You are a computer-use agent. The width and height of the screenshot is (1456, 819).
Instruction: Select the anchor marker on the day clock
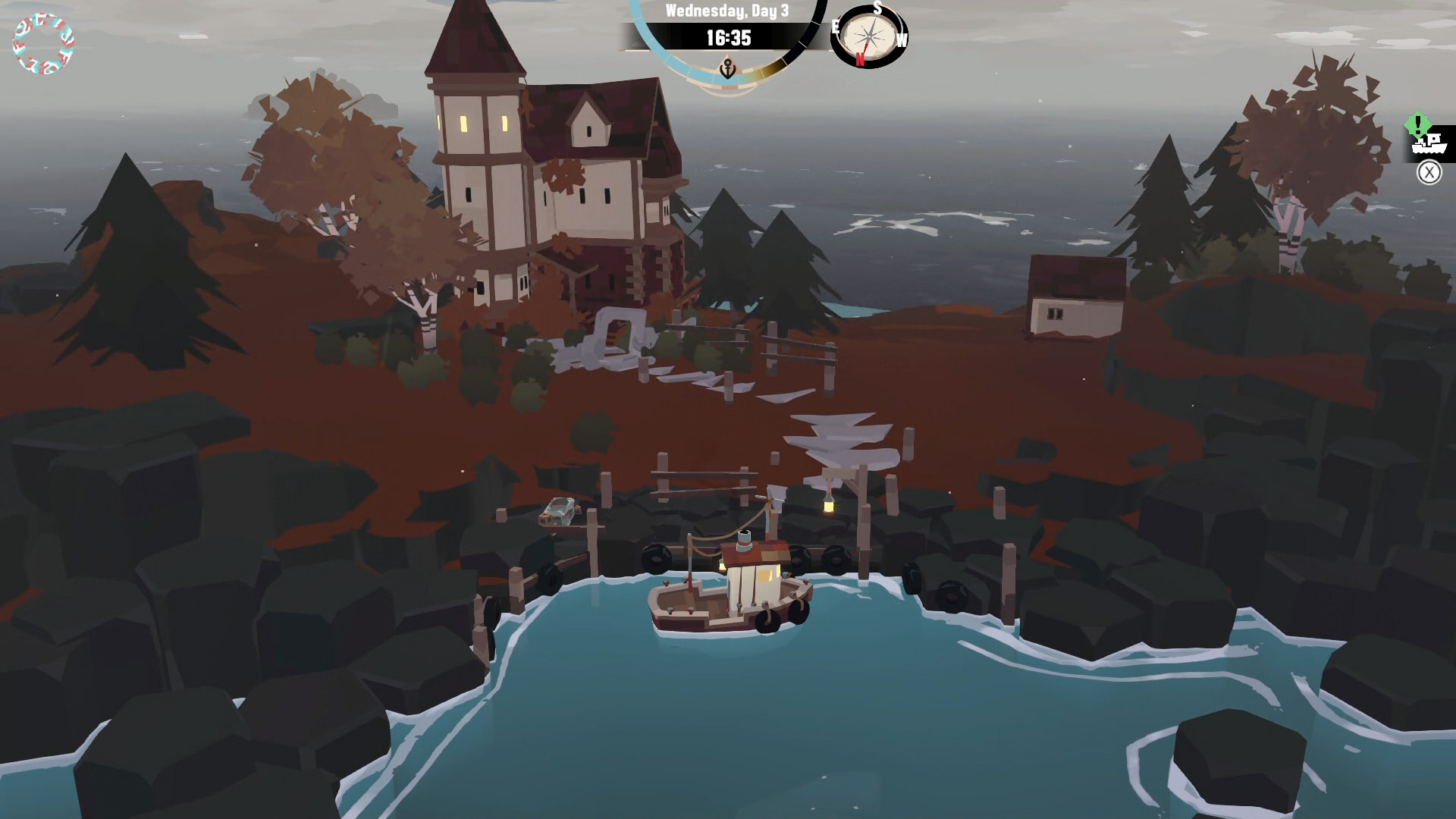[727, 71]
